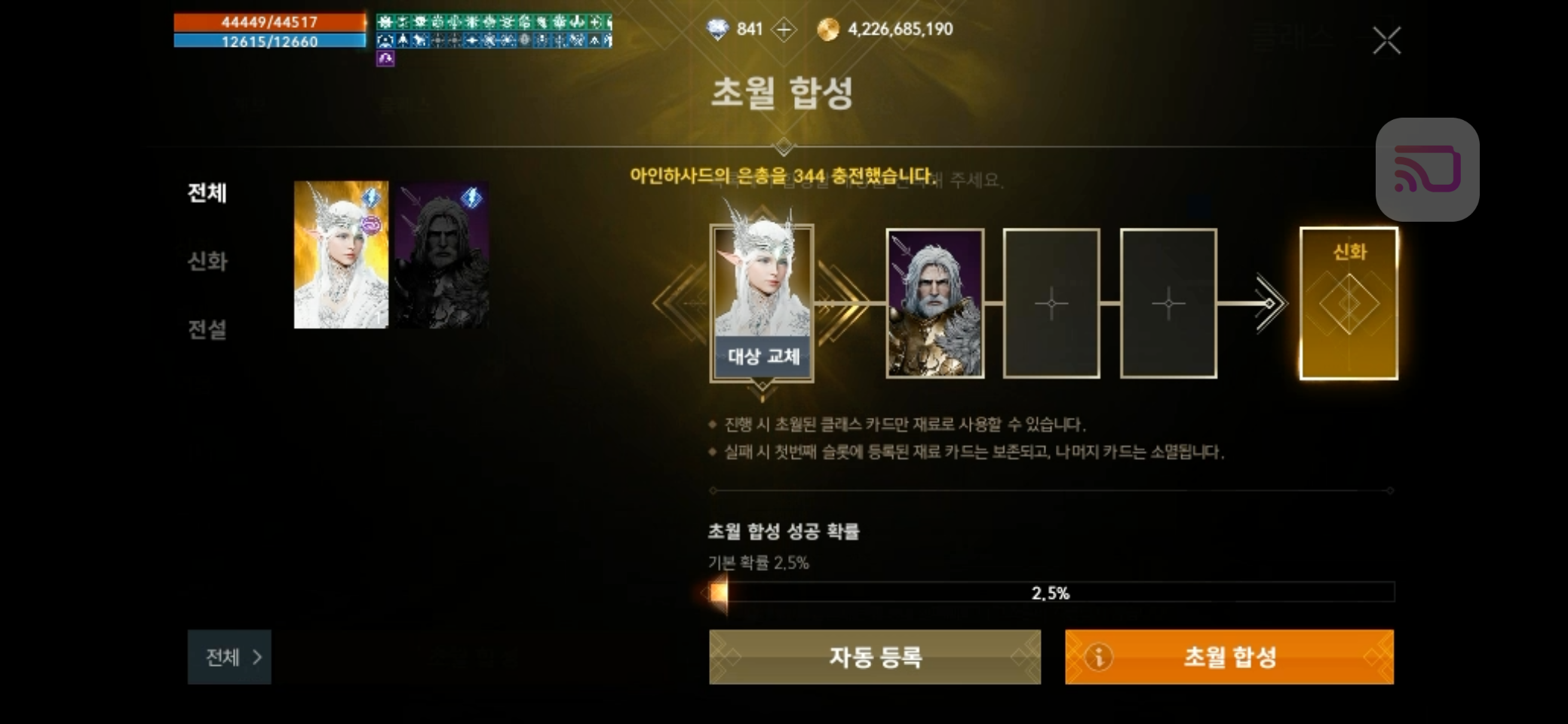Click the blue diamond currency icon
Screen dimensions: 1568x724
tap(718, 29)
